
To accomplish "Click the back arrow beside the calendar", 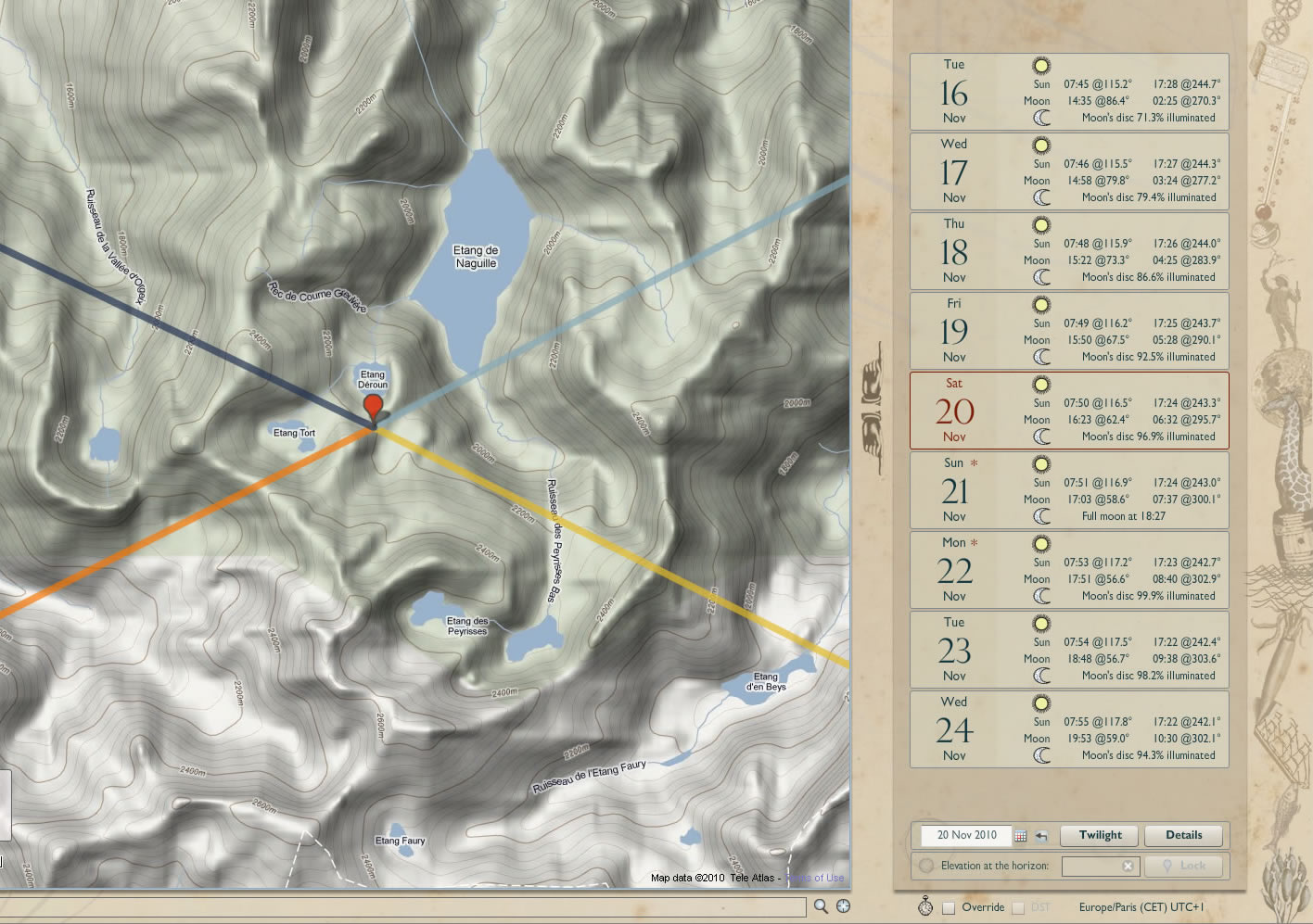I will [1041, 836].
